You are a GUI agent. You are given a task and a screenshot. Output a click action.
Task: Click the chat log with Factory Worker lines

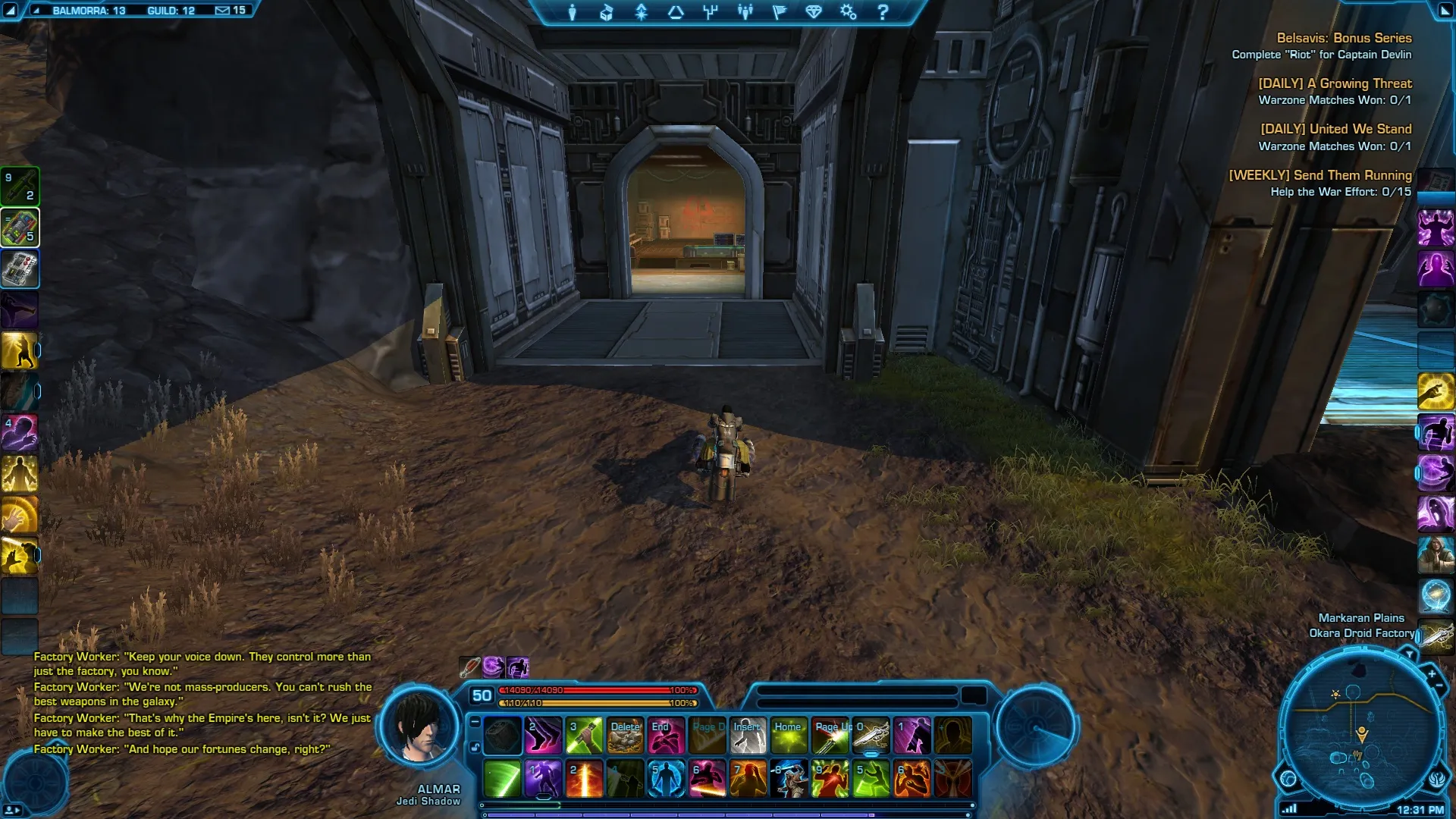coord(202,702)
